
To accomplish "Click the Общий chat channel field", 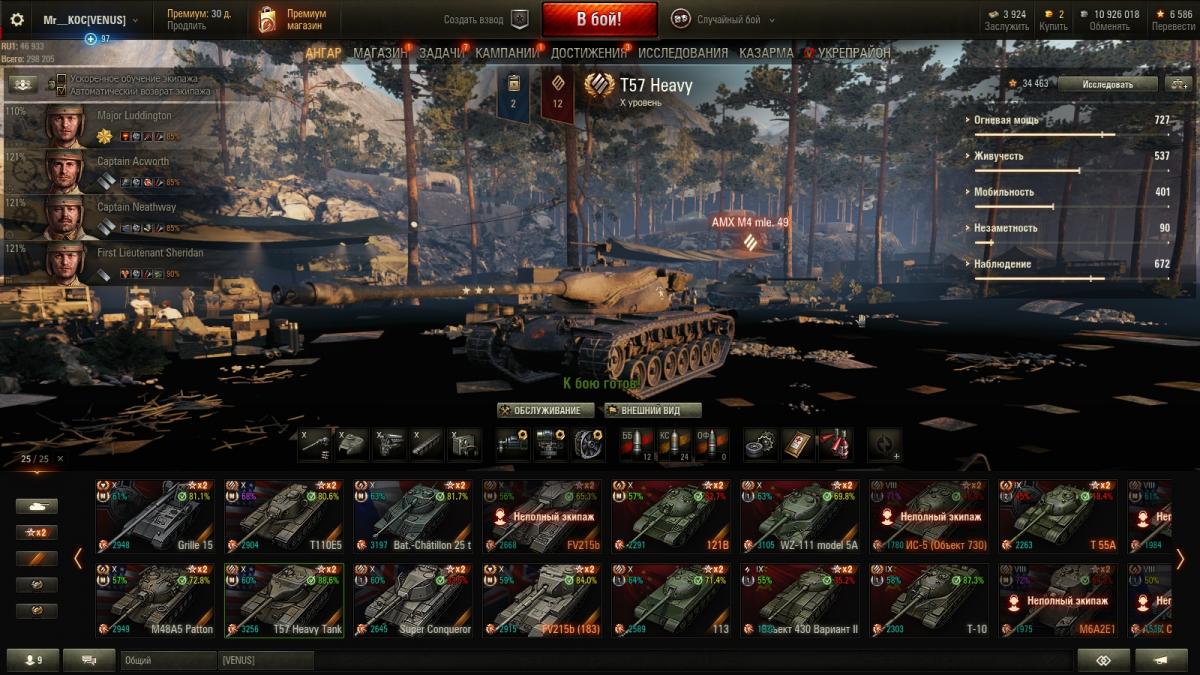I will 168,660.
